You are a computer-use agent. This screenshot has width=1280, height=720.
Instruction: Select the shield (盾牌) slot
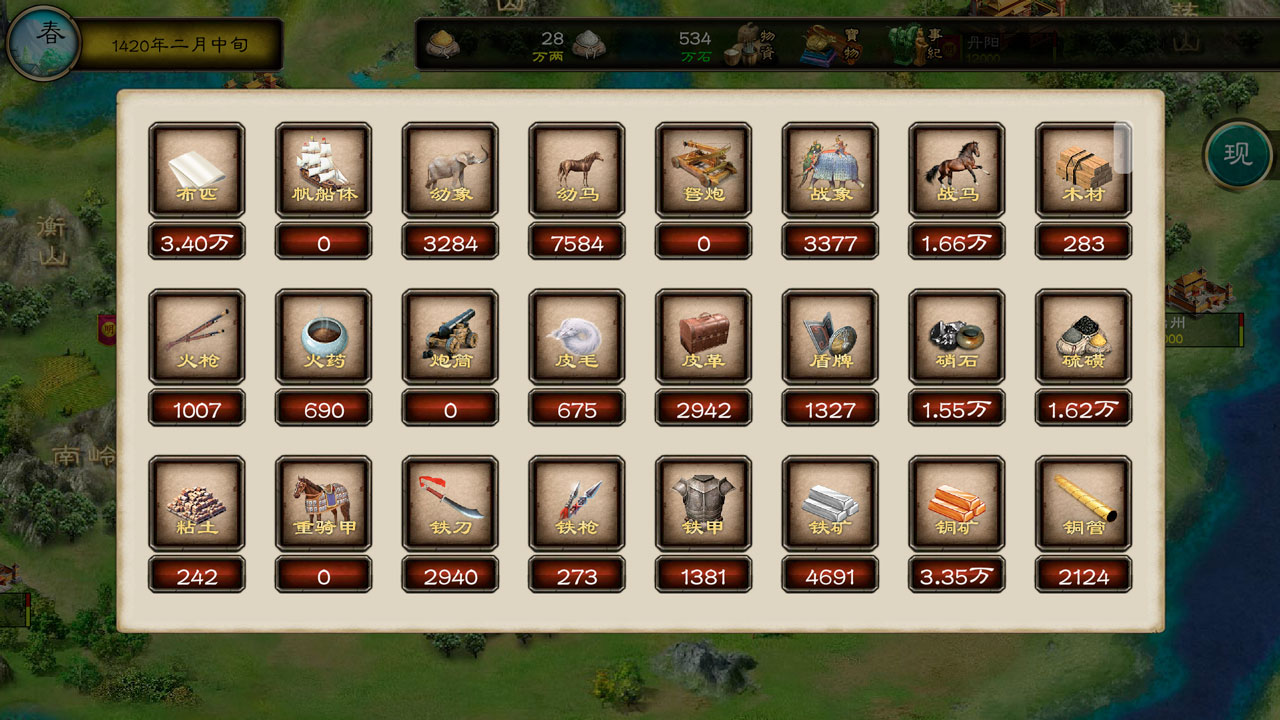830,336
